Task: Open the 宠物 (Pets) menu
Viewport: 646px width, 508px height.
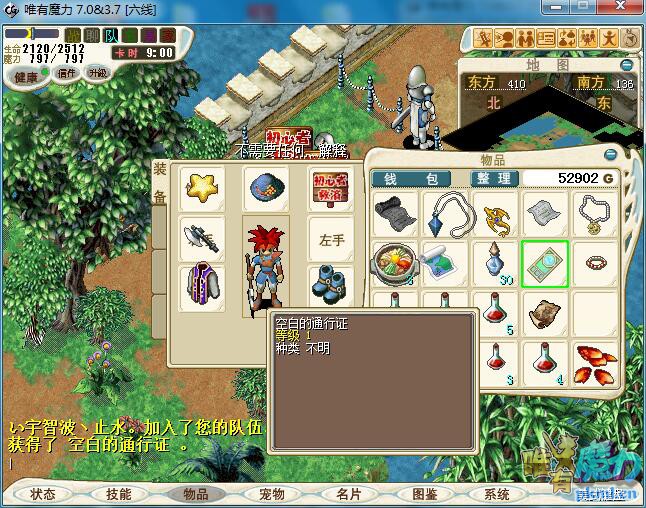Action: pos(272,494)
